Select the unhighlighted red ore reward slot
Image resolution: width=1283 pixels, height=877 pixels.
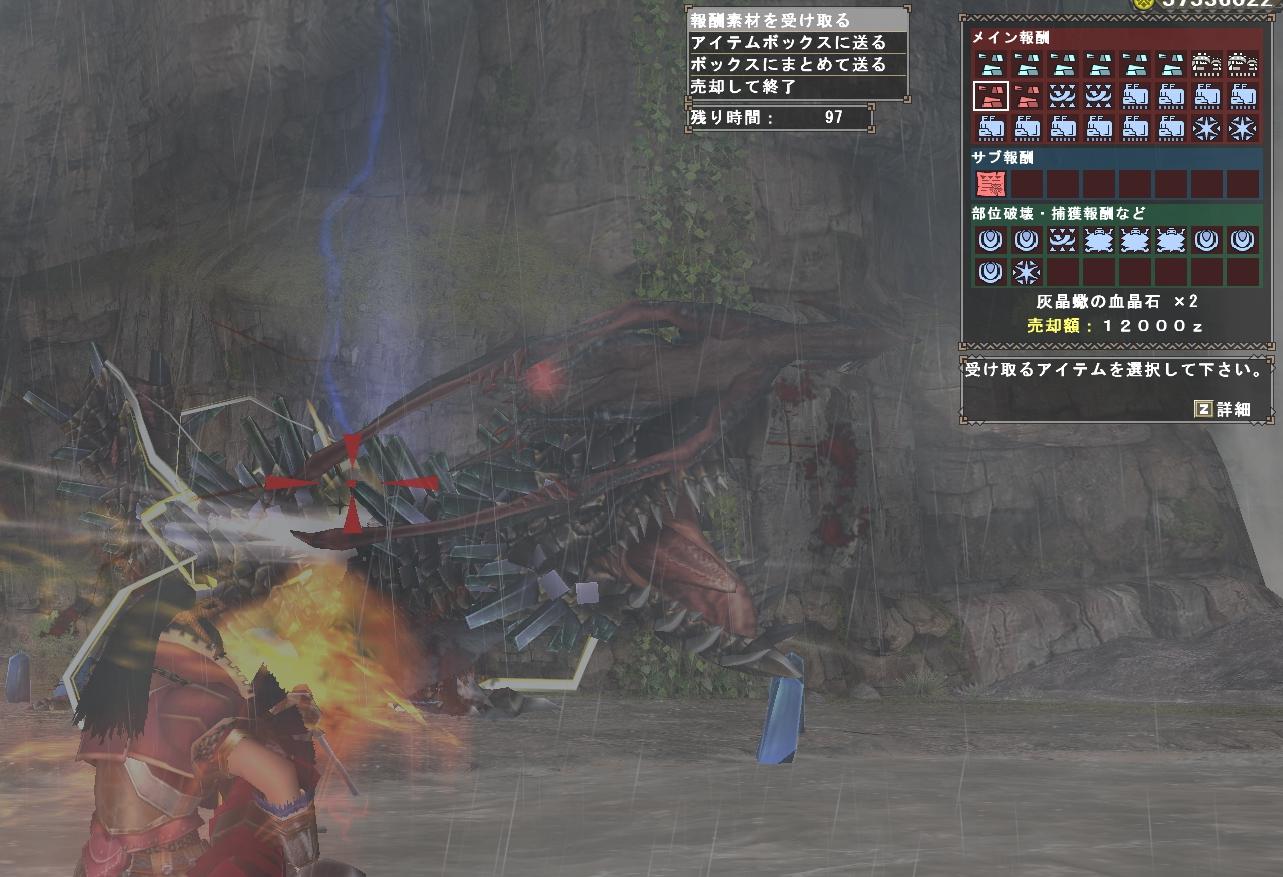pos(1026,96)
